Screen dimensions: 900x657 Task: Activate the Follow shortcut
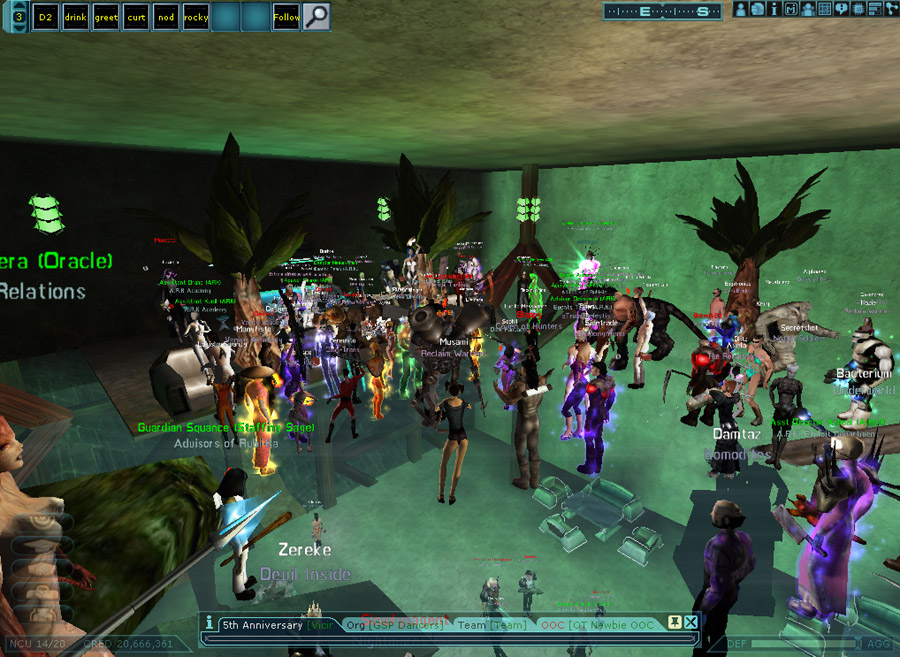(286, 17)
